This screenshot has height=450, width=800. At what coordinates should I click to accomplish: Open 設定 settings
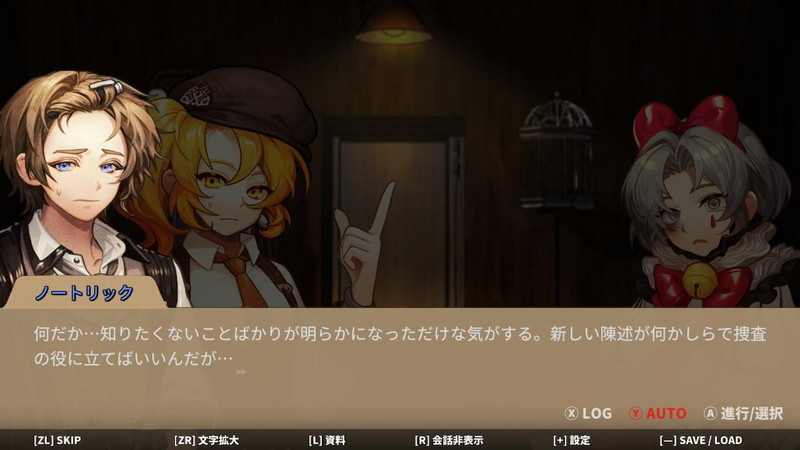click(571, 440)
